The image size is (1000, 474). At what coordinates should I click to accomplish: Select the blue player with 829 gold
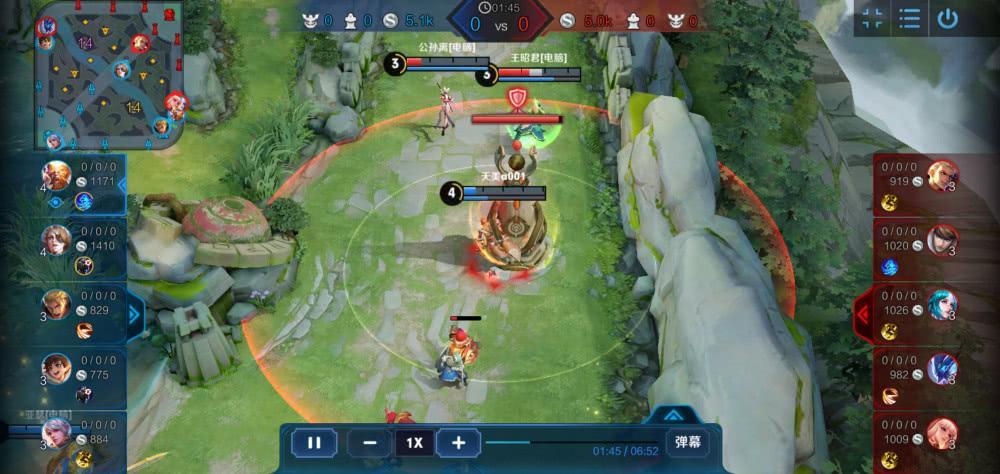pyautogui.click(x=57, y=304)
